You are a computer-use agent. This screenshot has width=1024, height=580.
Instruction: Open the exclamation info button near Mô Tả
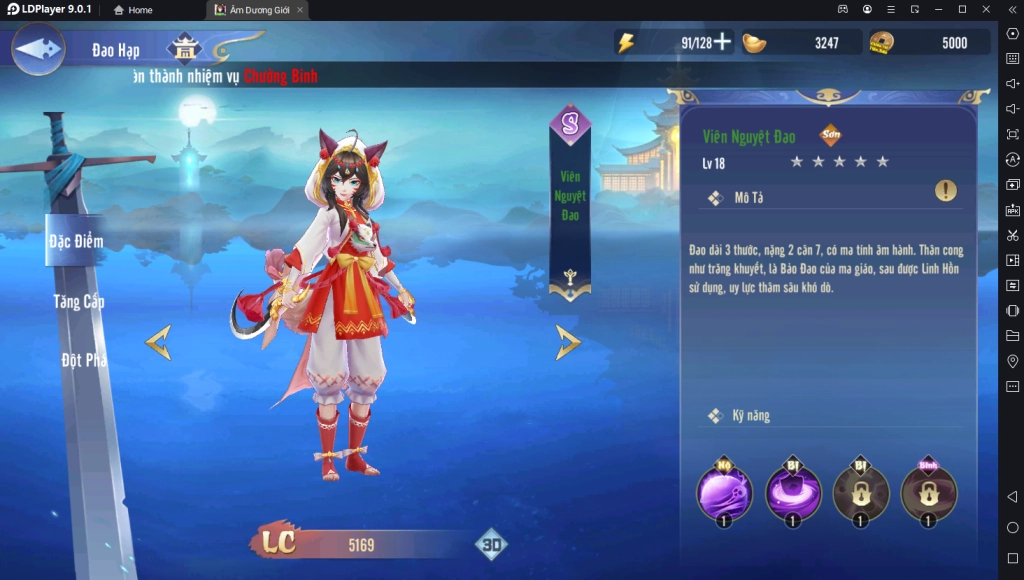coord(945,190)
